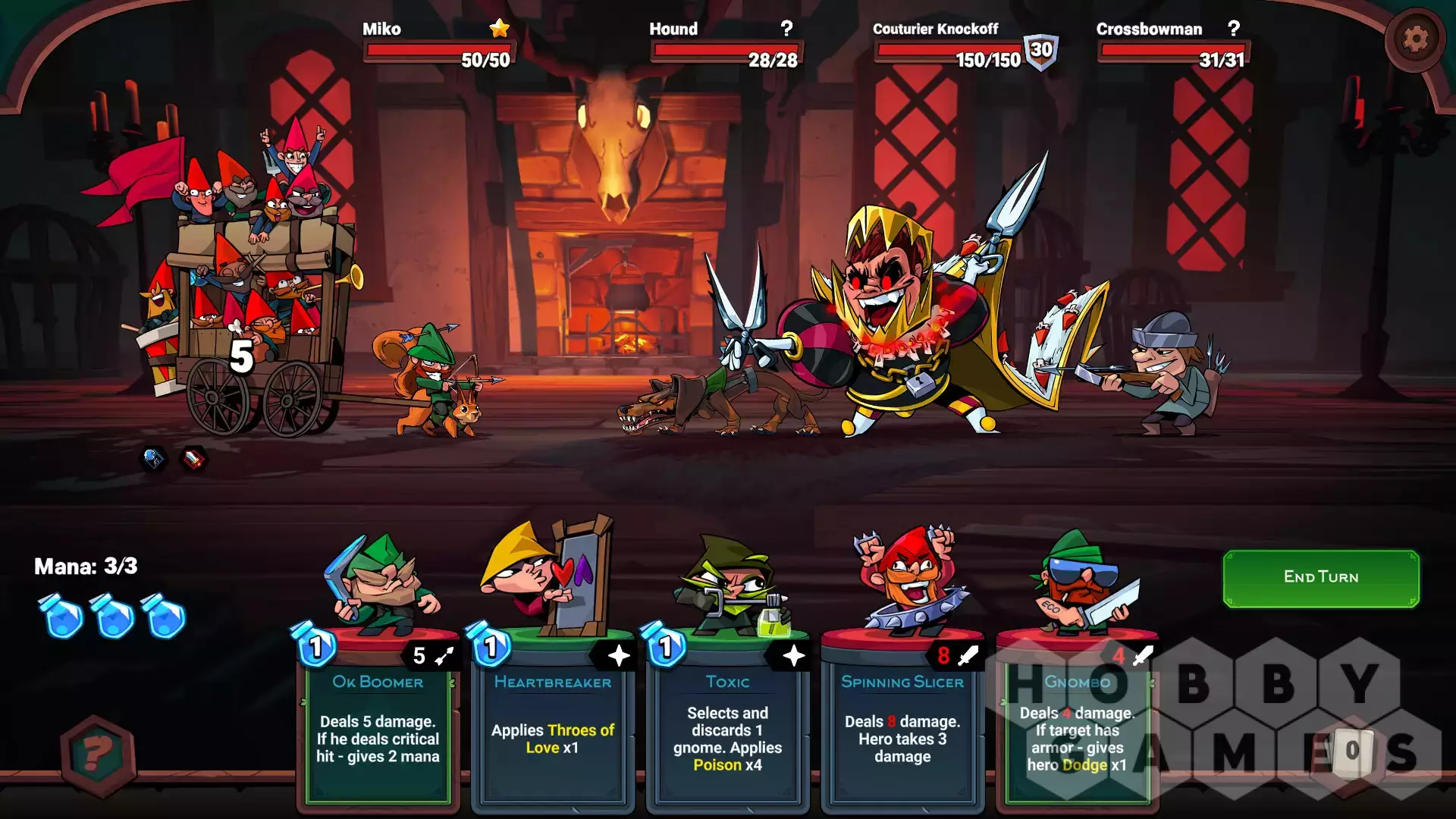Select the Ok Boomer card
The height and width of the screenshot is (819, 1456).
(378, 720)
